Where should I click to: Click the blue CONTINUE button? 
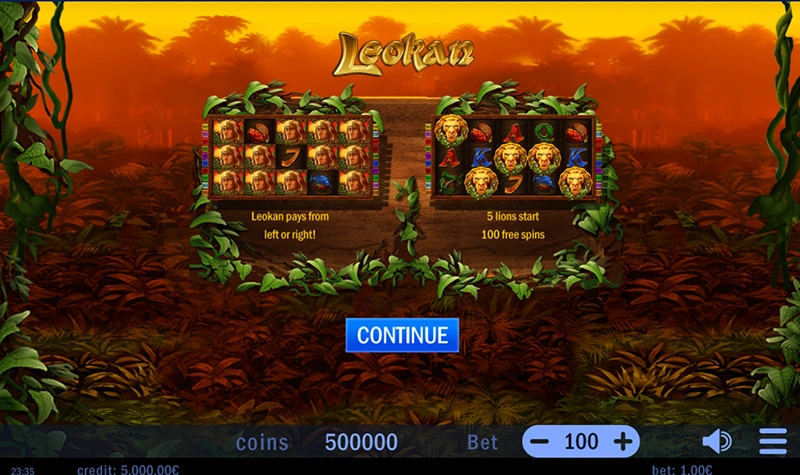402,335
